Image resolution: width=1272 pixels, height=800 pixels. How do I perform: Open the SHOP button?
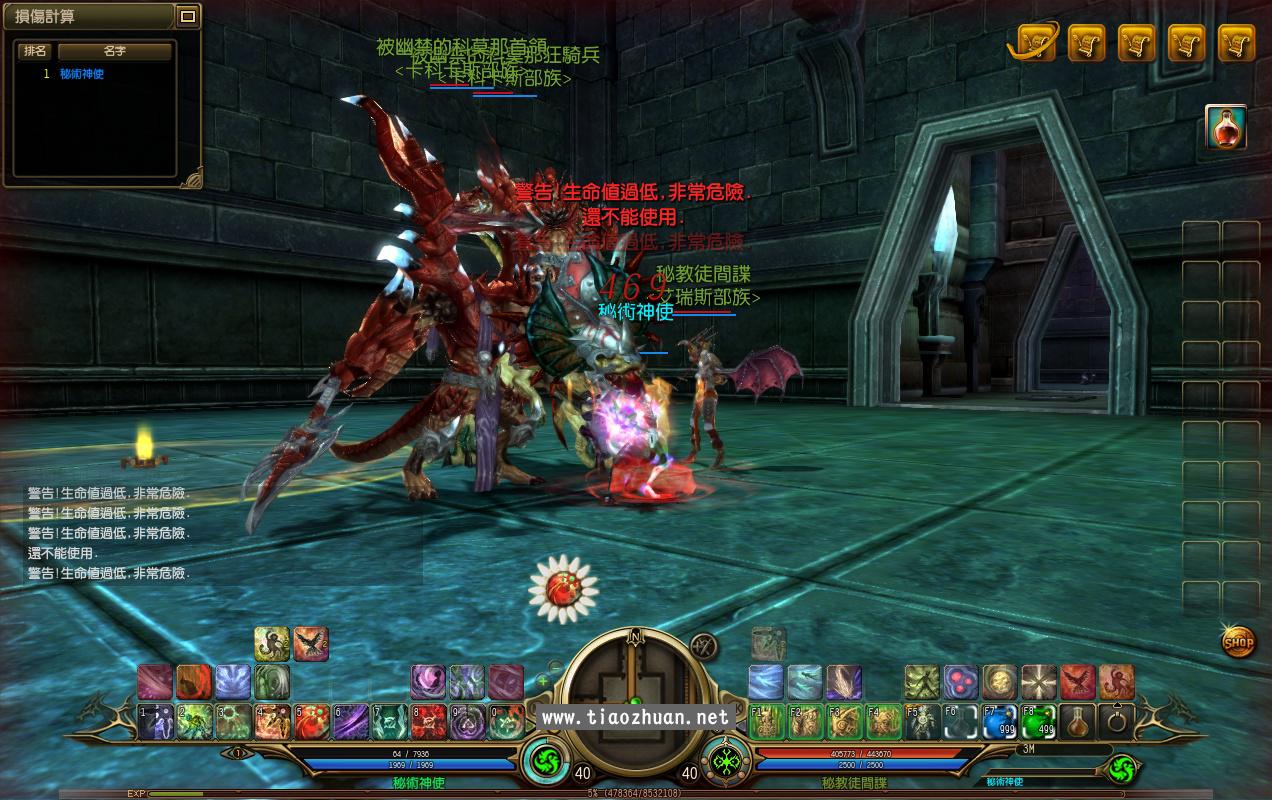point(1238,642)
